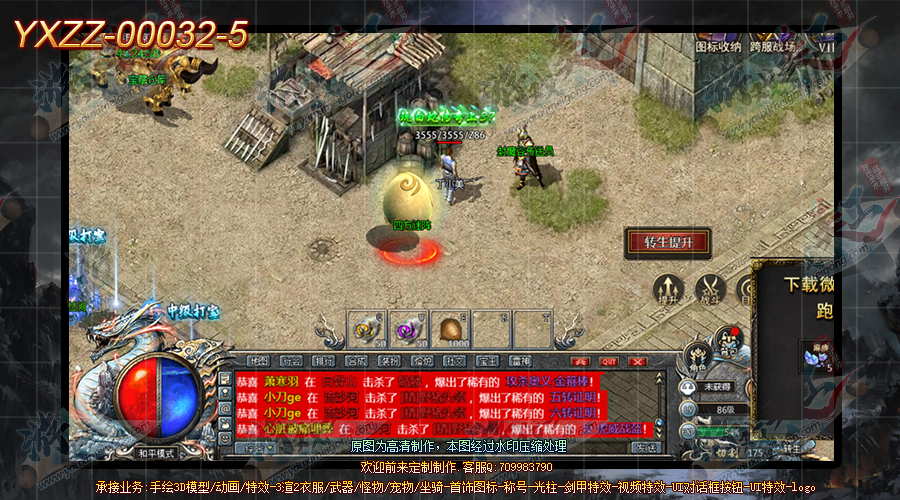Show the 排行 ranking list
900x500 pixels.
point(323,361)
